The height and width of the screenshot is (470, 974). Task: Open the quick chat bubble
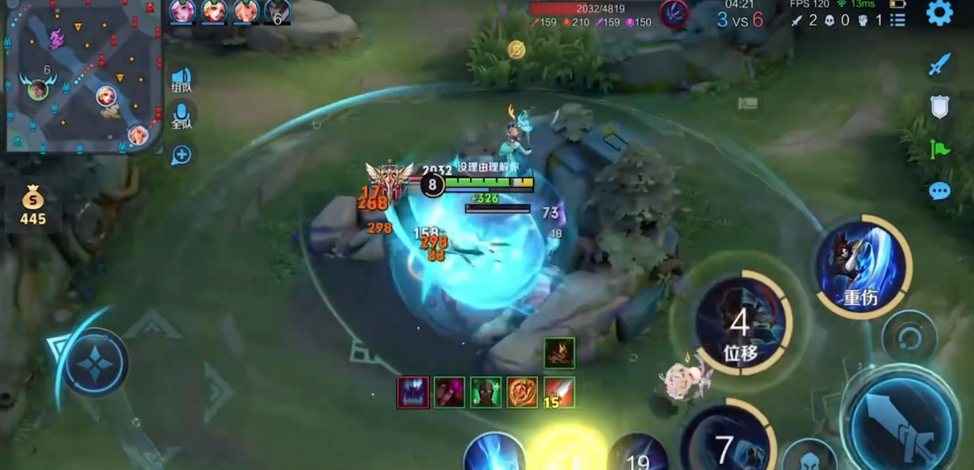pyautogui.click(x=939, y=191)
